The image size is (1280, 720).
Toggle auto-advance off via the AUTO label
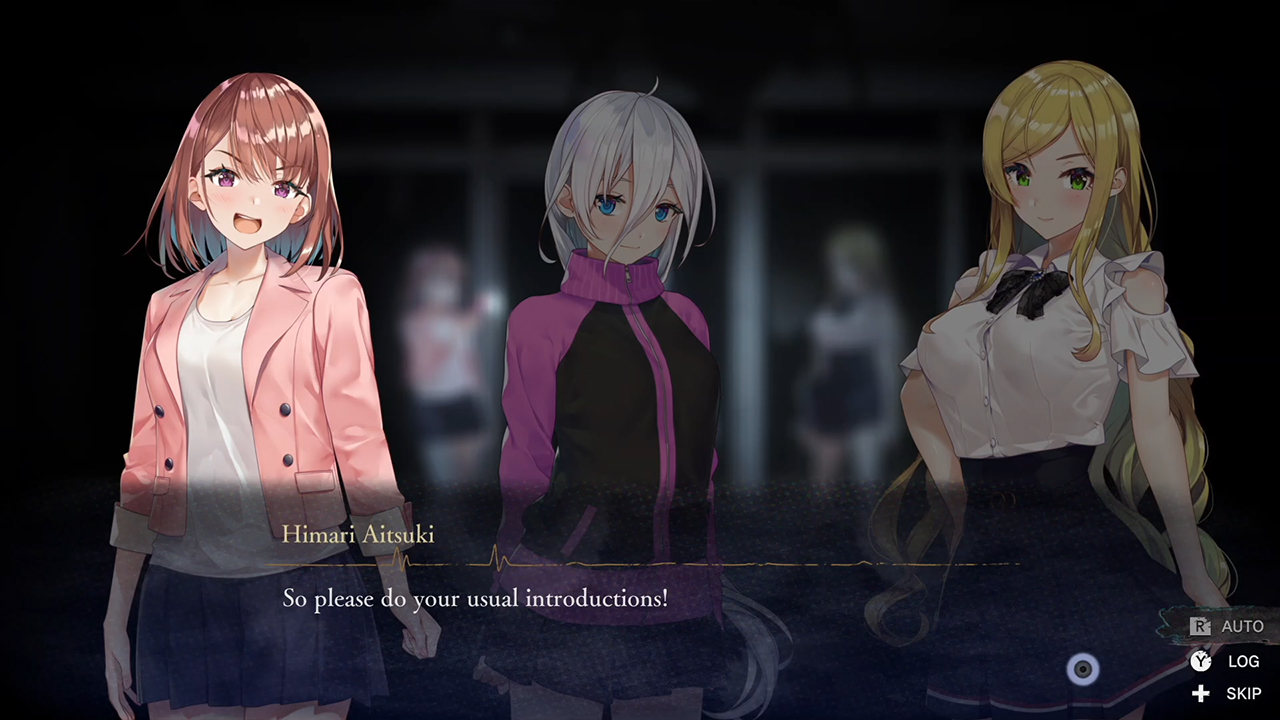point(1242,625)
